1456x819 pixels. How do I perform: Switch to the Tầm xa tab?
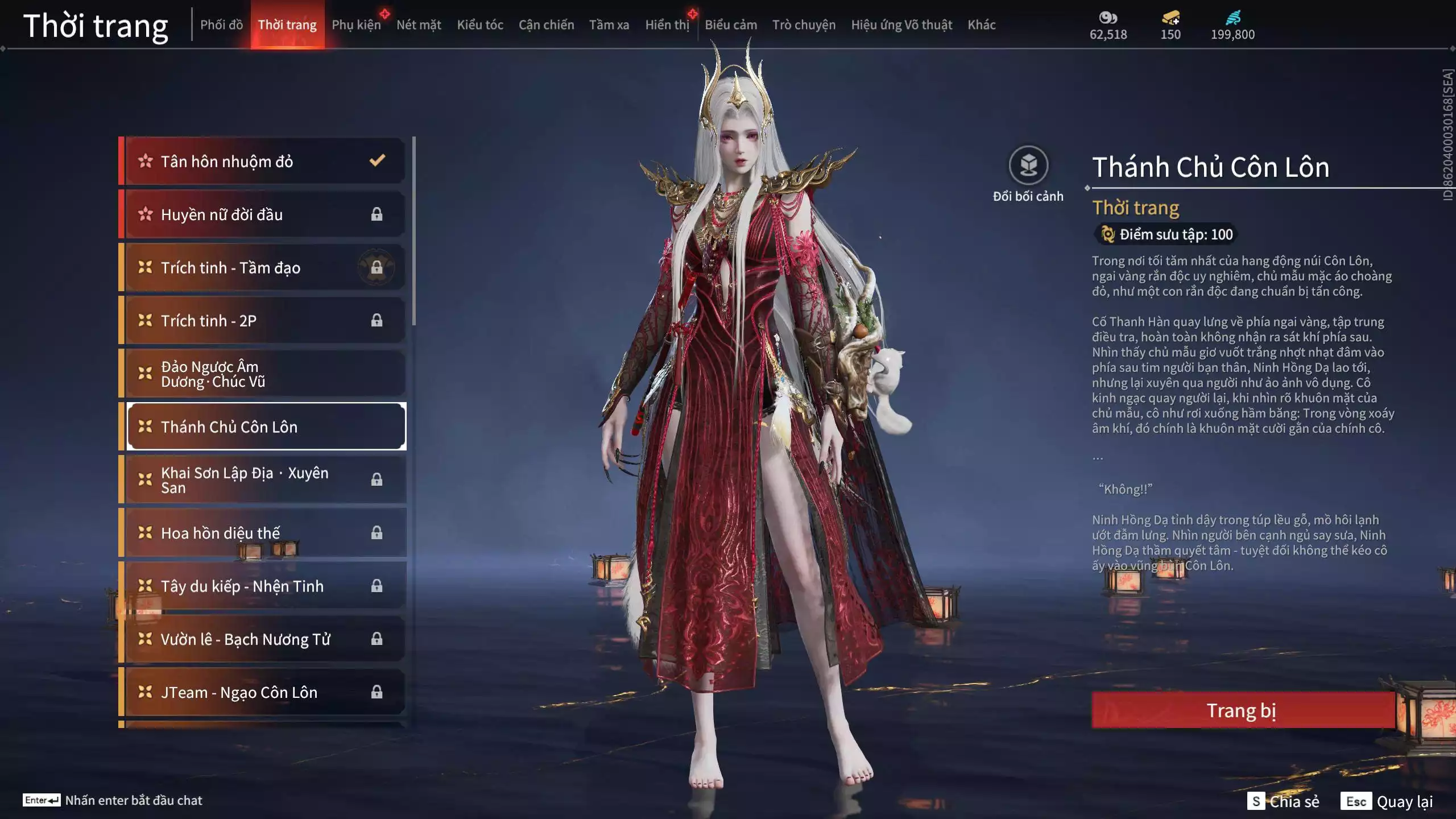click(609, 25)
